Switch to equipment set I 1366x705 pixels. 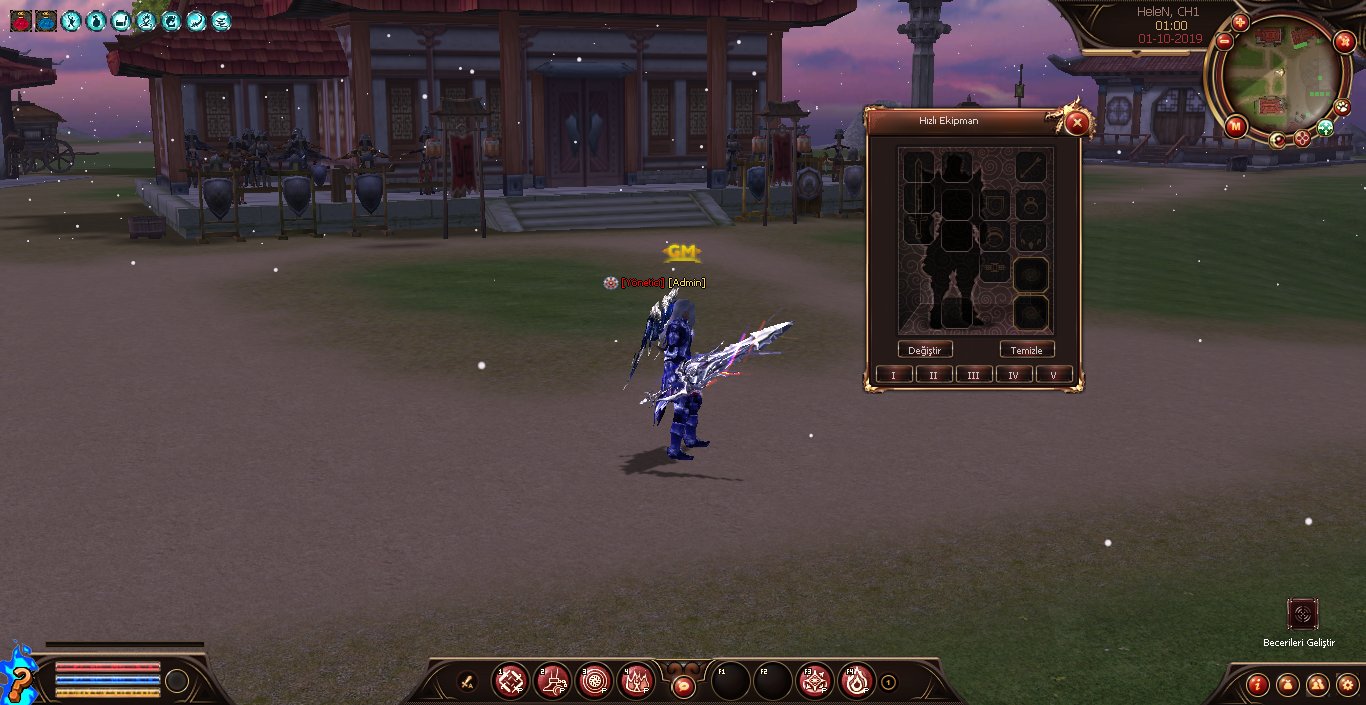893,375
